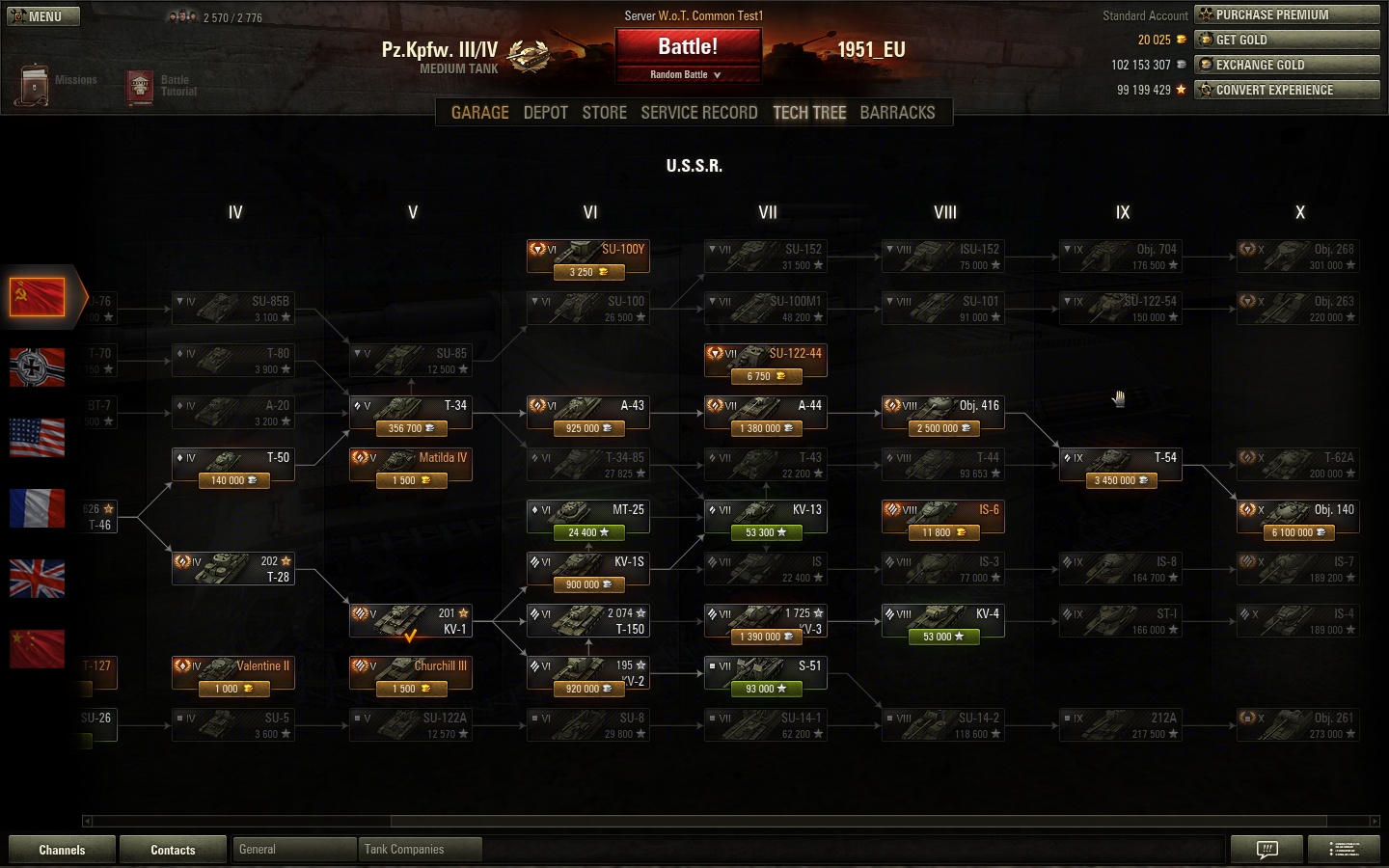Open the Contacts list
Screen dimensions: 1389x868
173,850
